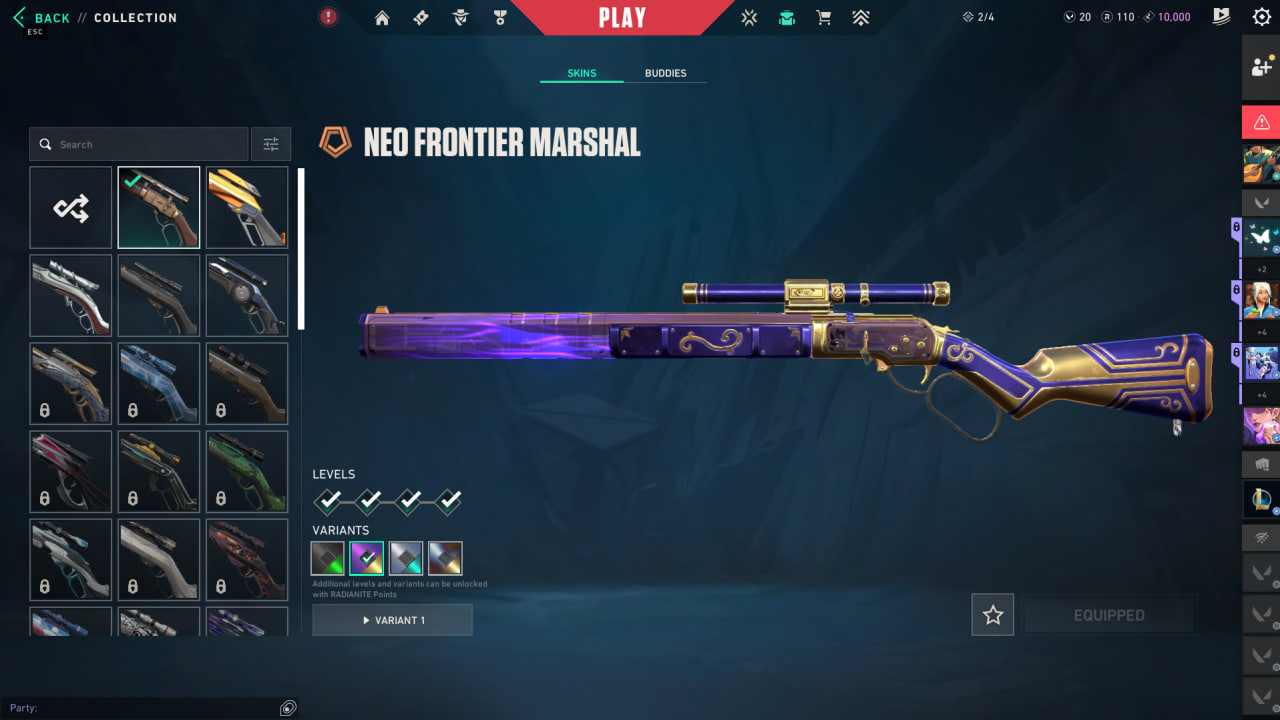Select the green locked Marshal skin
1280x720 pixels.
[247, 472]
